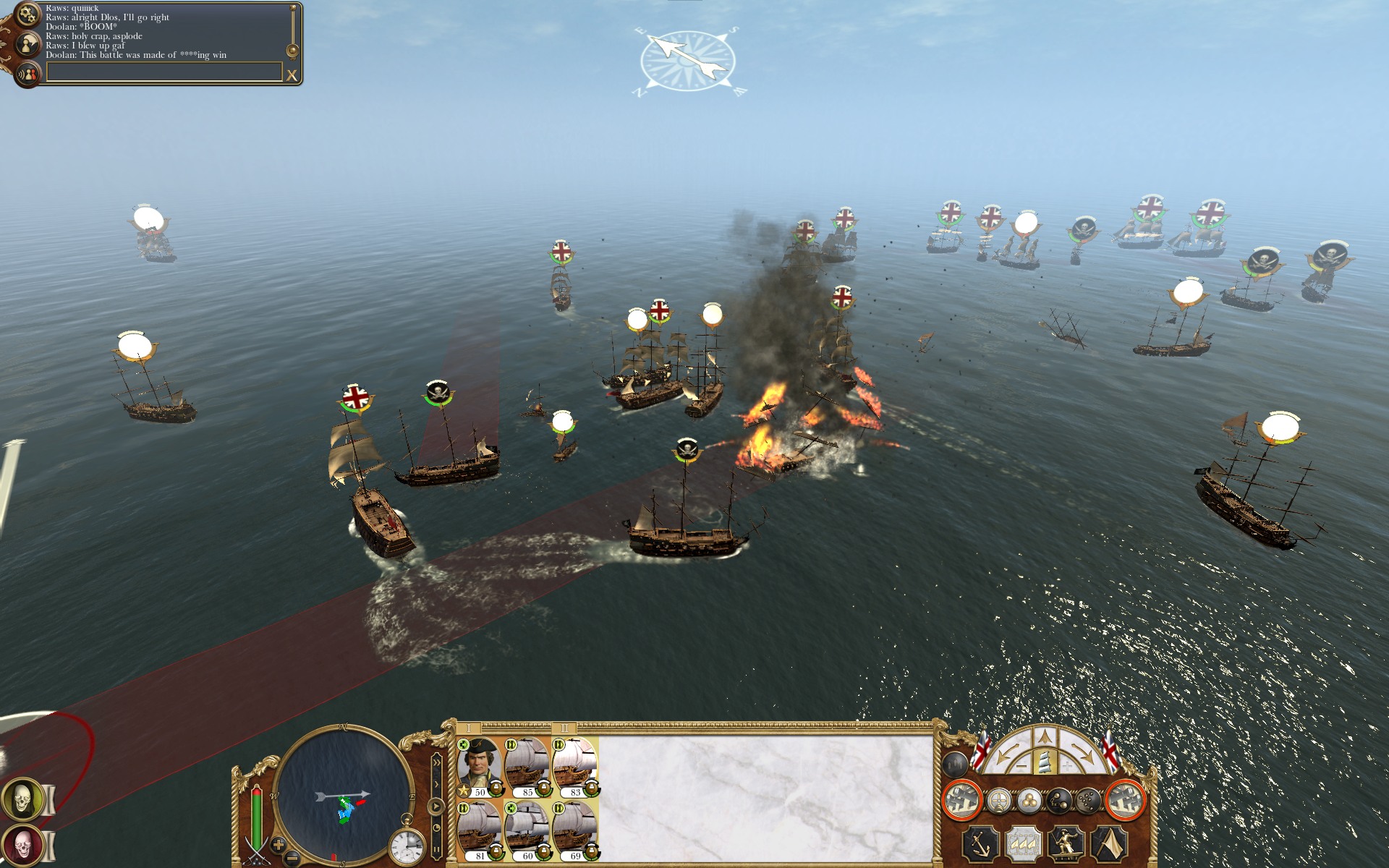The width and height of the screenshot is (1389, 868).
Task: Drop anchor with the anchor button
Action: tap(981, 843)
